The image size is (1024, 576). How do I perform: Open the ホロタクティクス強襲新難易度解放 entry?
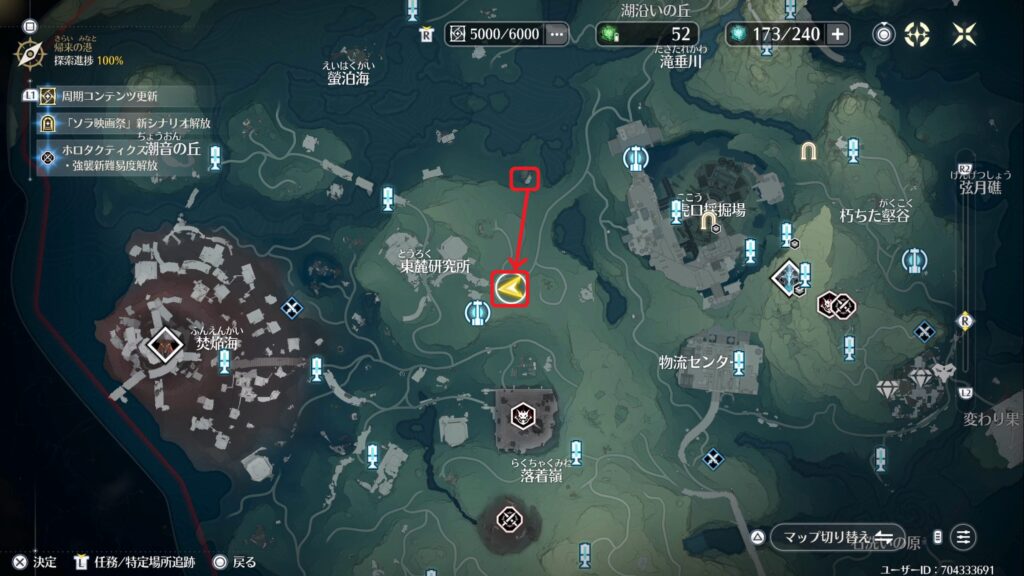130,155
